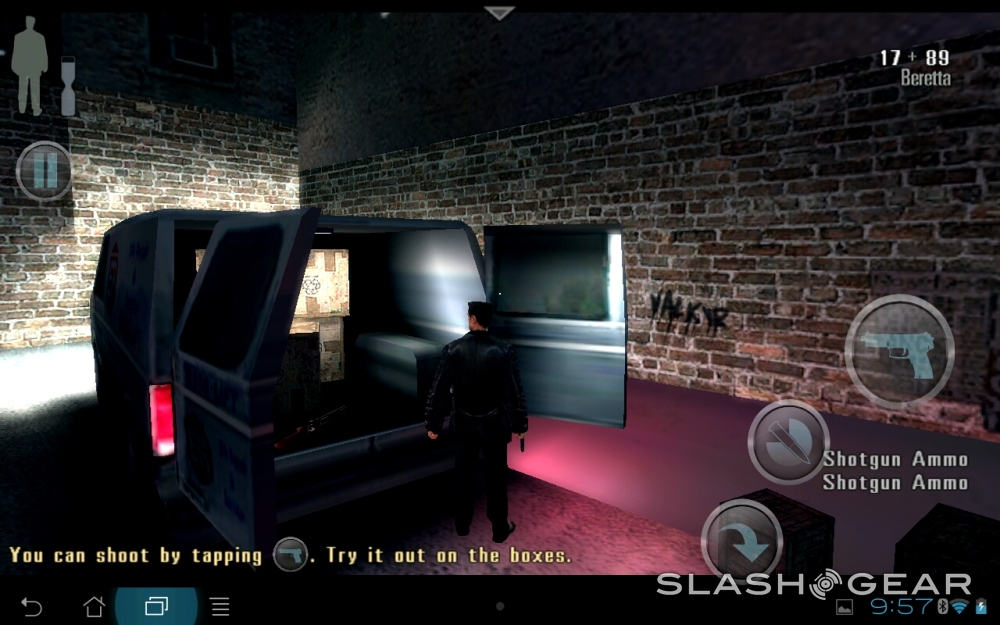Use a painkiller from the bottle icon

coord(68,85)
